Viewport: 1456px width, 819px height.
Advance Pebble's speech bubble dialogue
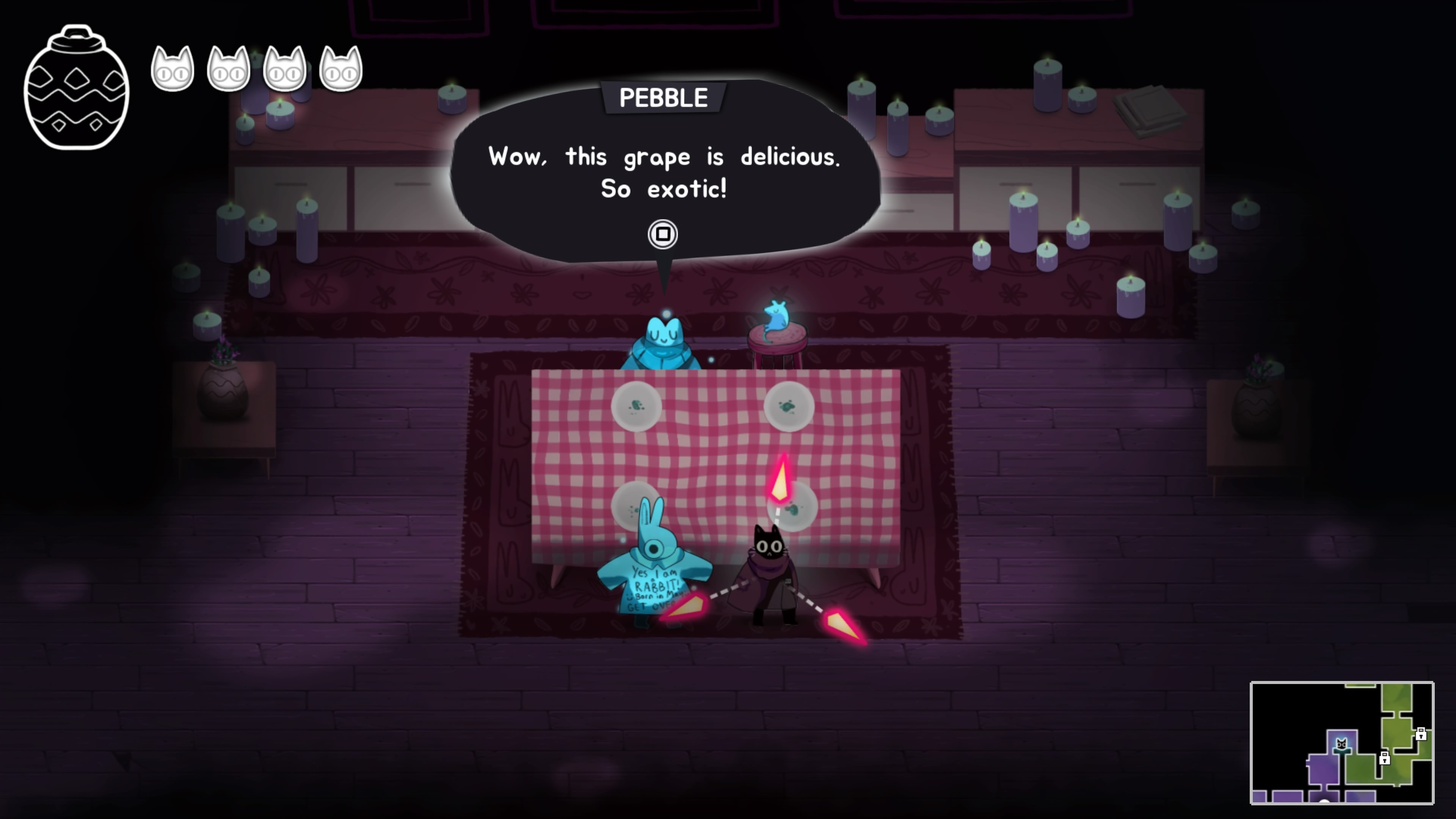(x=662, y=234)
